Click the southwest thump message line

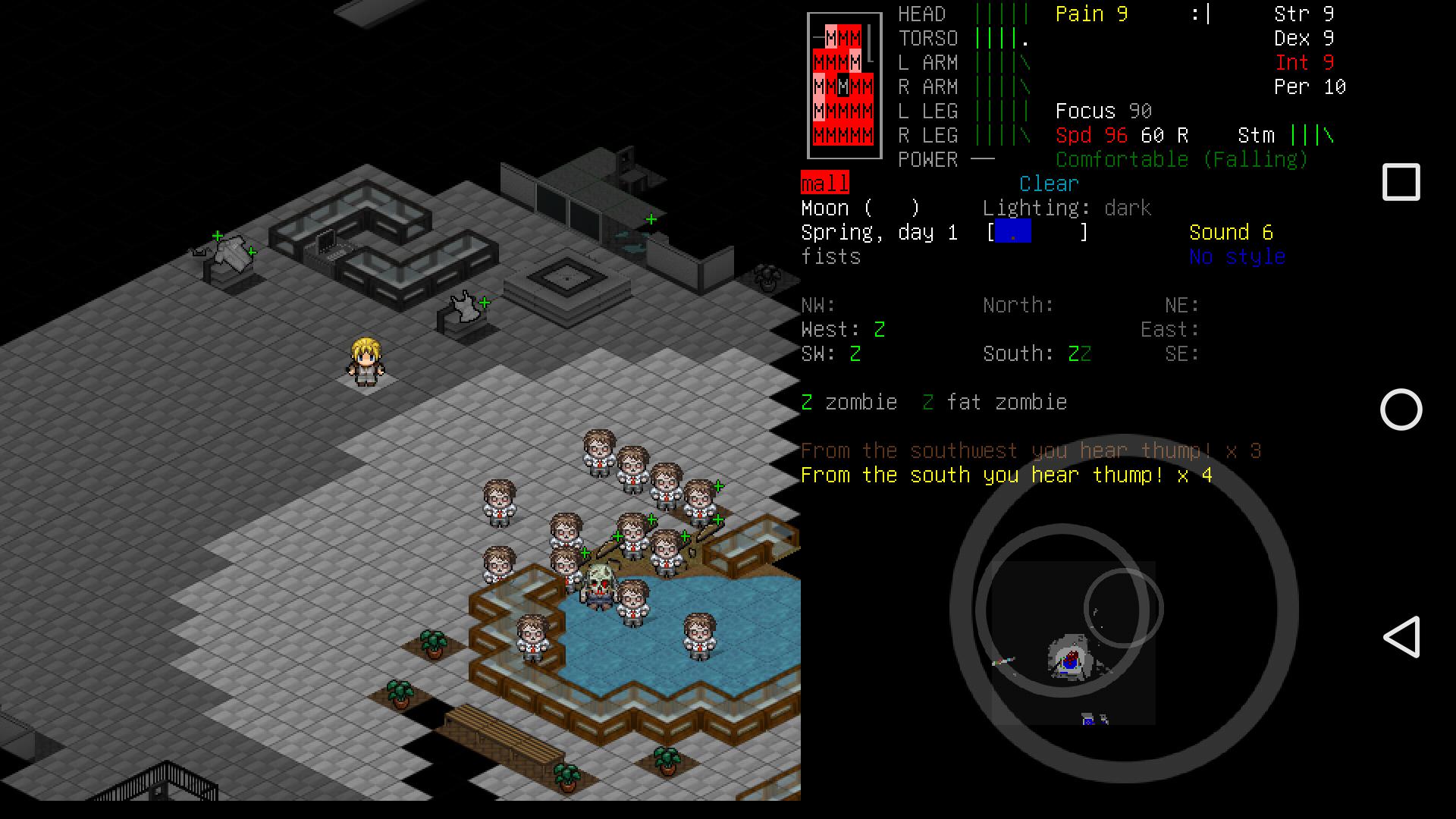(1030, 450)
